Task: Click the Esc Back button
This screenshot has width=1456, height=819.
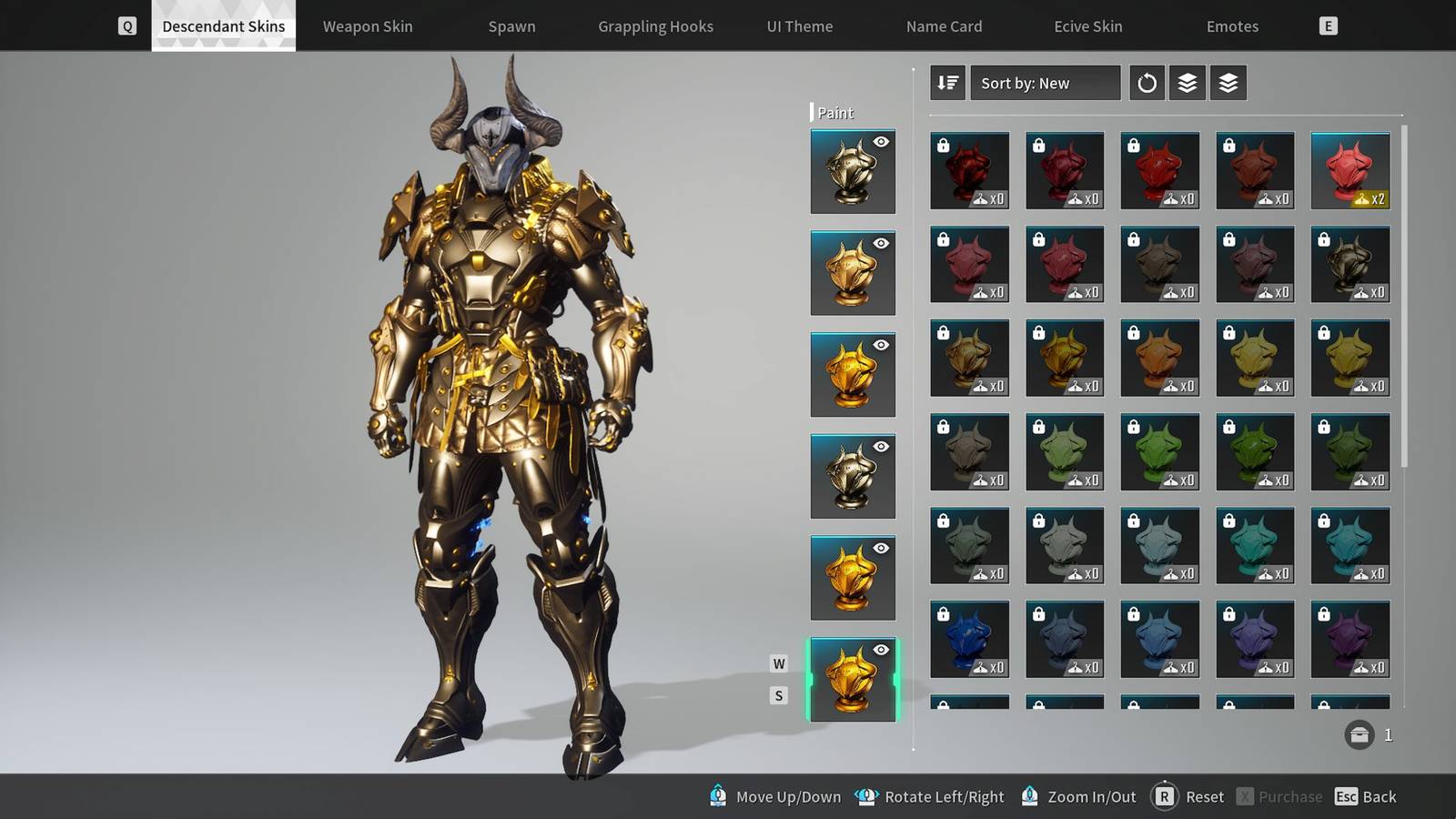Action: click(x=1365, y=796)
